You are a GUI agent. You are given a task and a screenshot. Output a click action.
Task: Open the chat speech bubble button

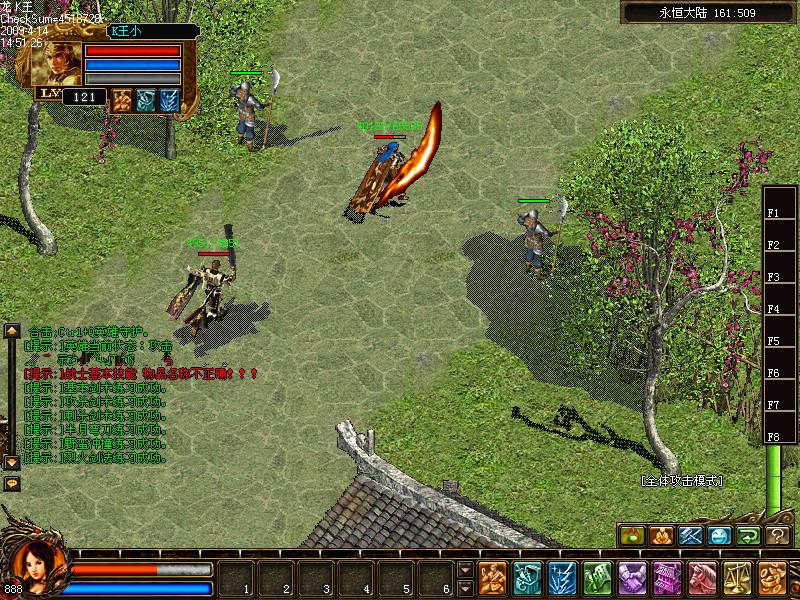[x=12, y=483]
